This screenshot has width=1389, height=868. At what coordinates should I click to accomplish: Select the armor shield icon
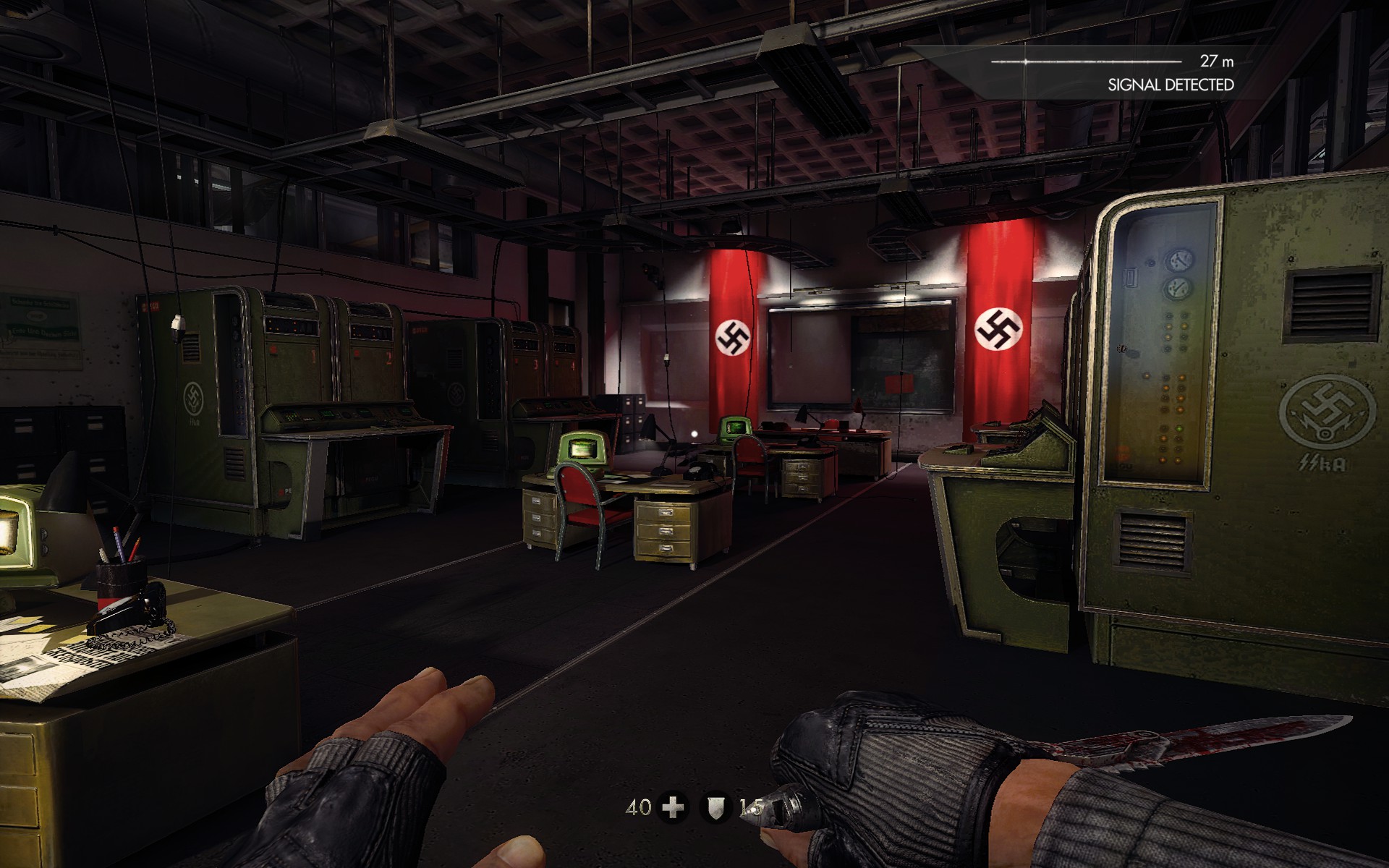pos(715,807)
